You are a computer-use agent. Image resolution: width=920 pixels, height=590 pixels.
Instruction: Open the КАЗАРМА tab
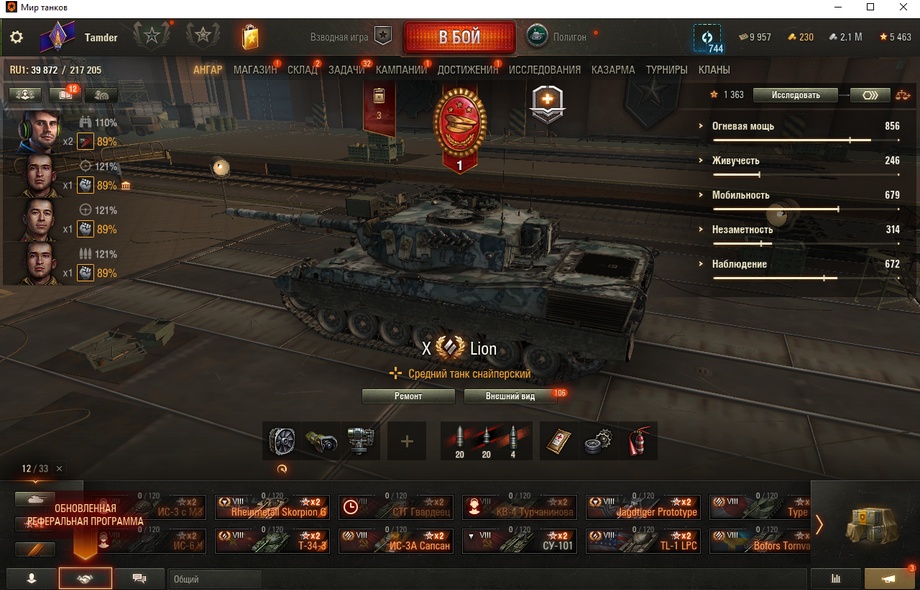click(x=612, y=70)
